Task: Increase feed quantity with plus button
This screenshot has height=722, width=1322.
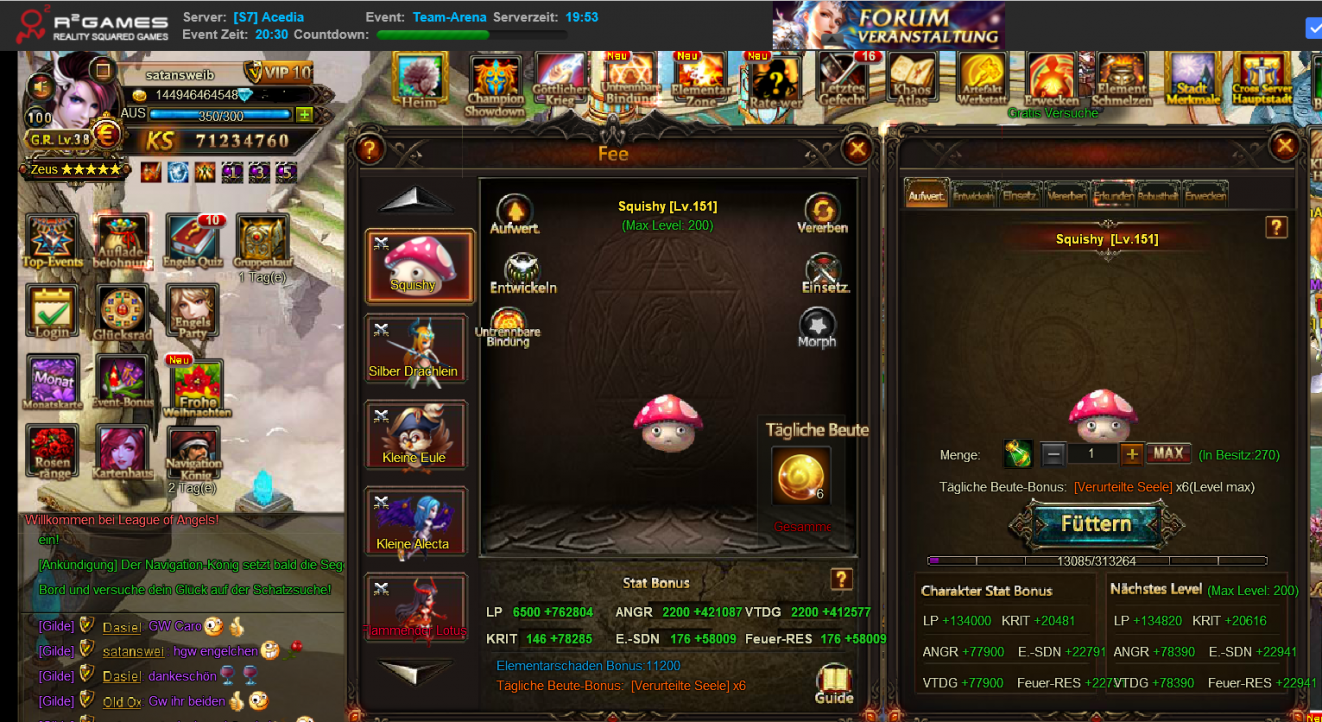Action: point(1131,454)
